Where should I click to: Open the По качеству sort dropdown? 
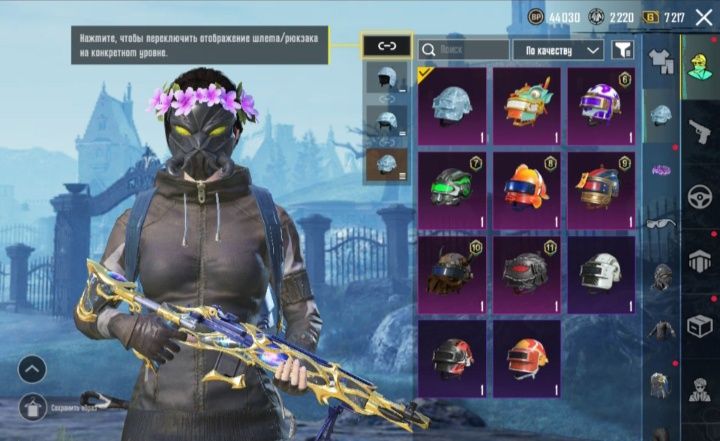[558, 49]
